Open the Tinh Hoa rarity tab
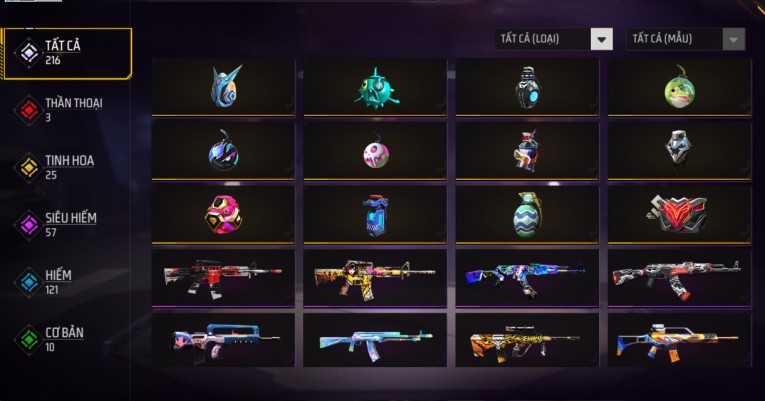Image resolution: width=765 pixels, height=401 pixels. pyautogui.click(x=68, y=166)
